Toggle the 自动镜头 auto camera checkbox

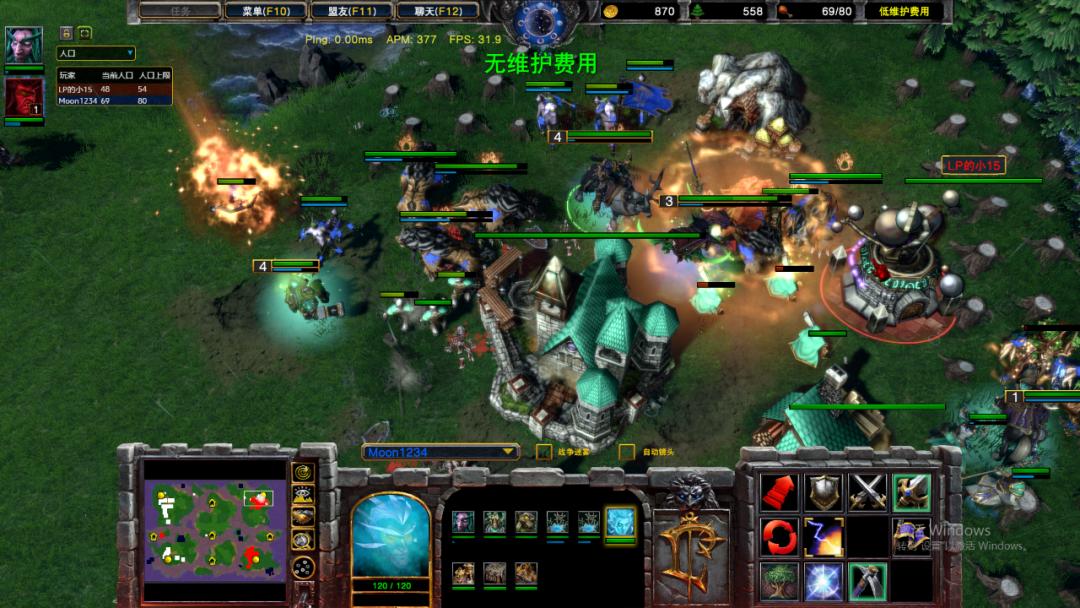pyautogui.click(x=627, y=452)
